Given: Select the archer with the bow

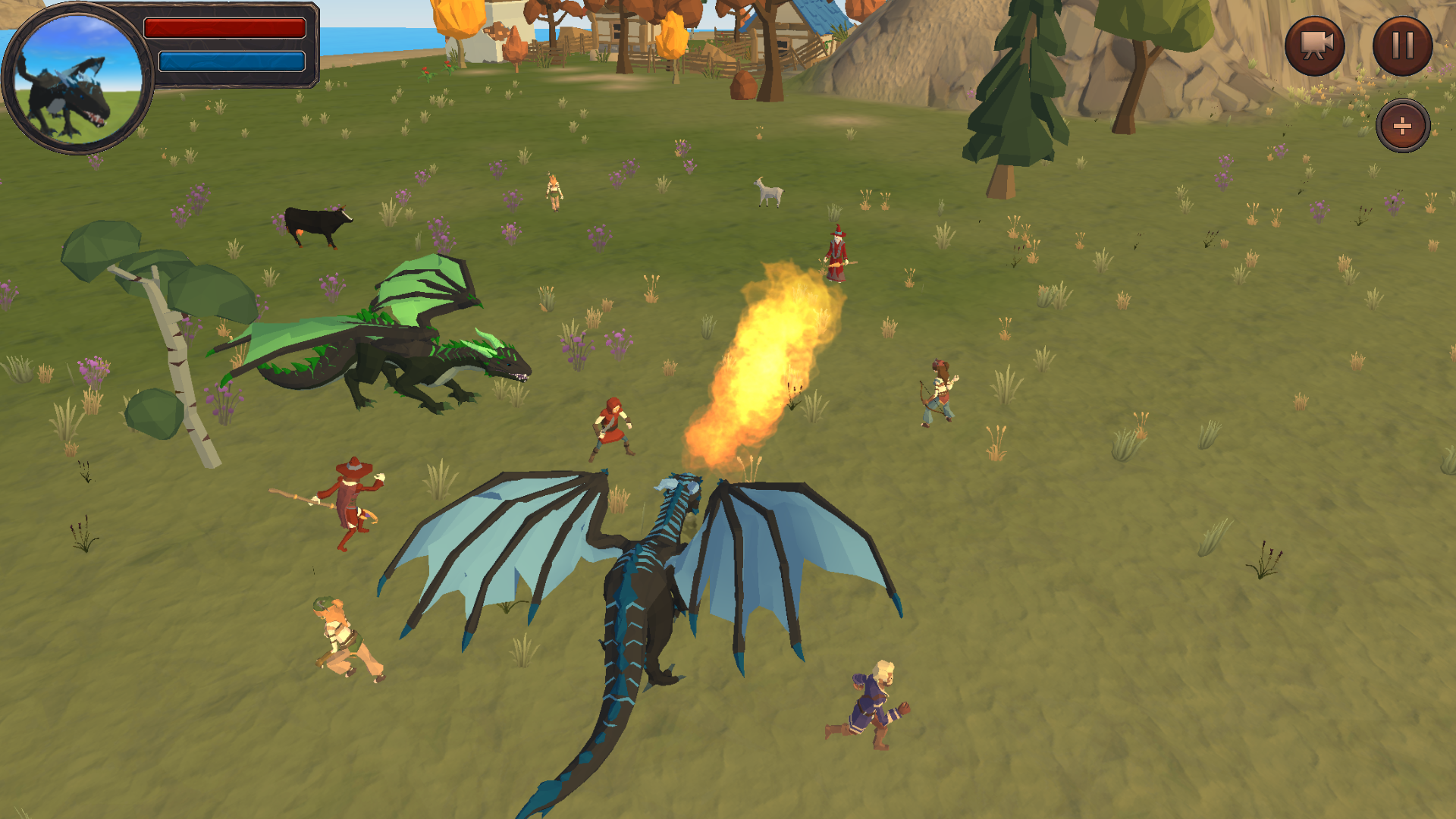Looking at the screenshot, I should click(940, 391).
